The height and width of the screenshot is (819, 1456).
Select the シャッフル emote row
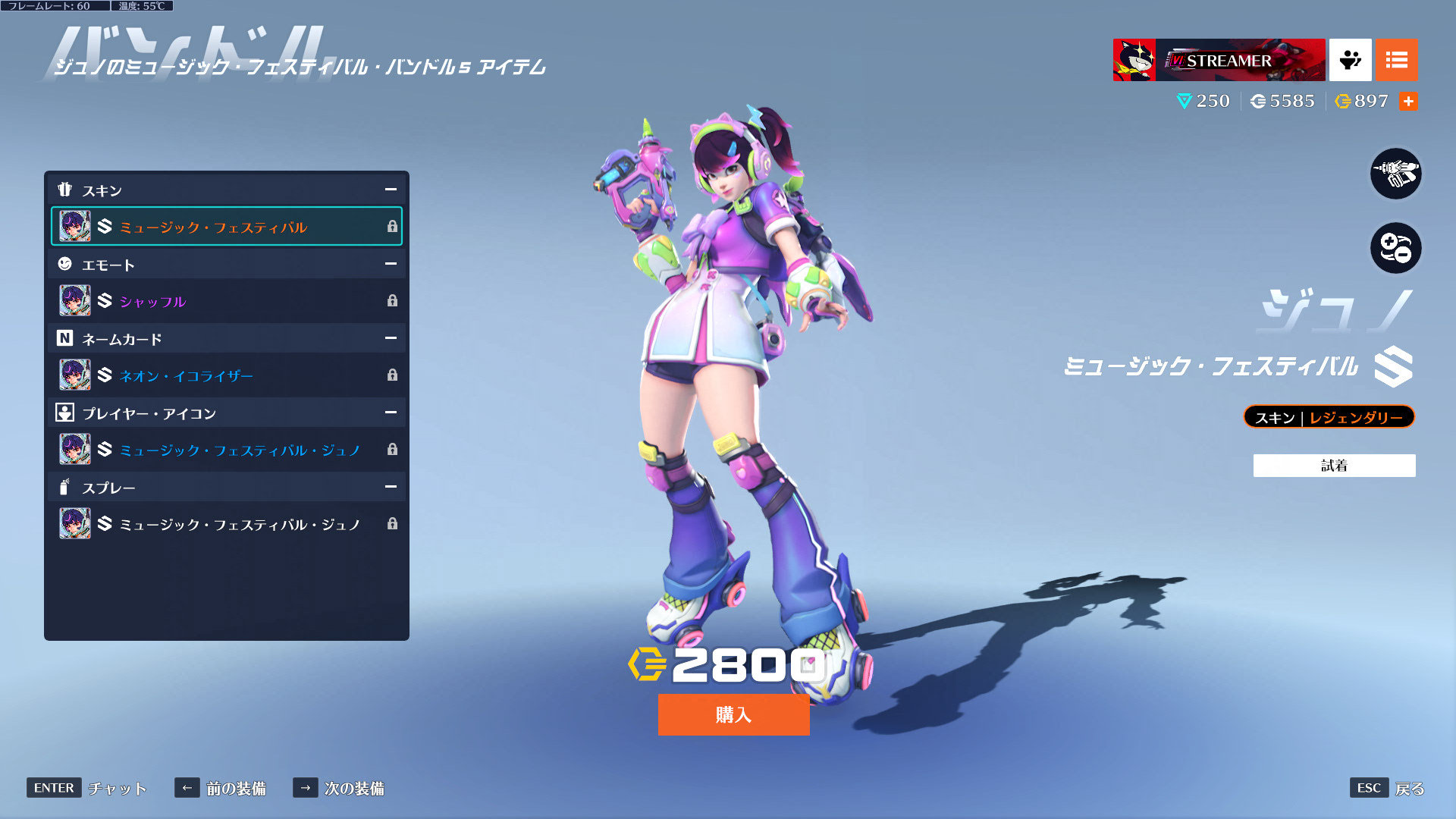(226, 301)
